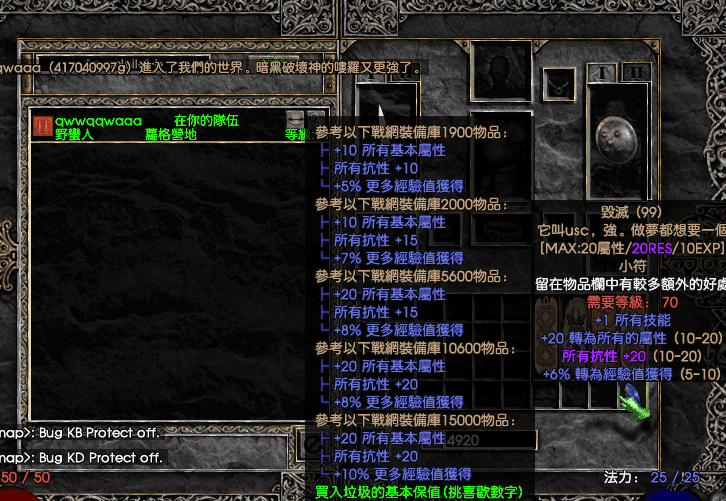Toggle the lips squelch button for qwwqqwaaa
The width and height of the screenshot is (726, 501).
tap(317, 120)
